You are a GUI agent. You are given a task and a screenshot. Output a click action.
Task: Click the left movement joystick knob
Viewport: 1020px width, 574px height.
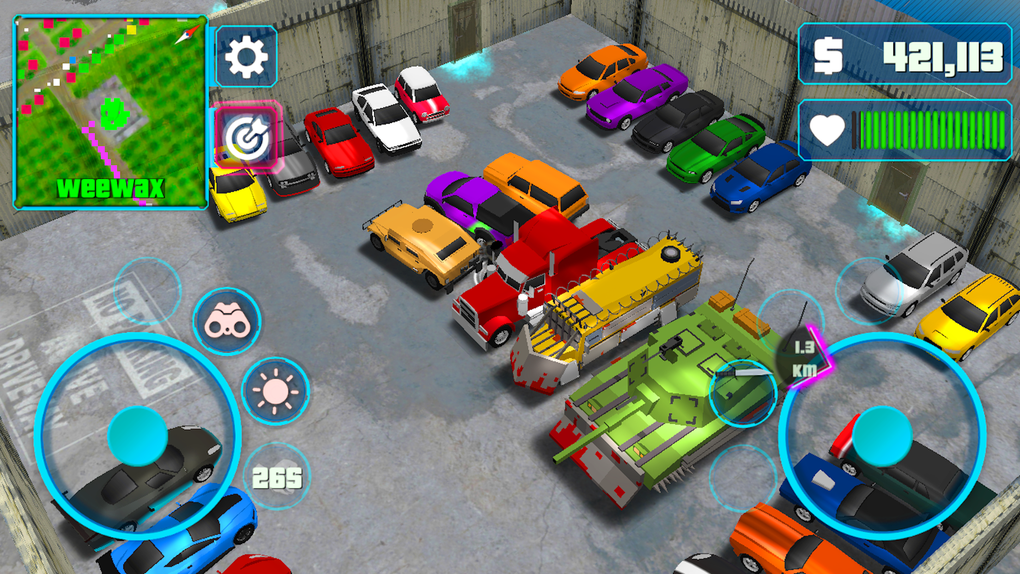(137, 435)
